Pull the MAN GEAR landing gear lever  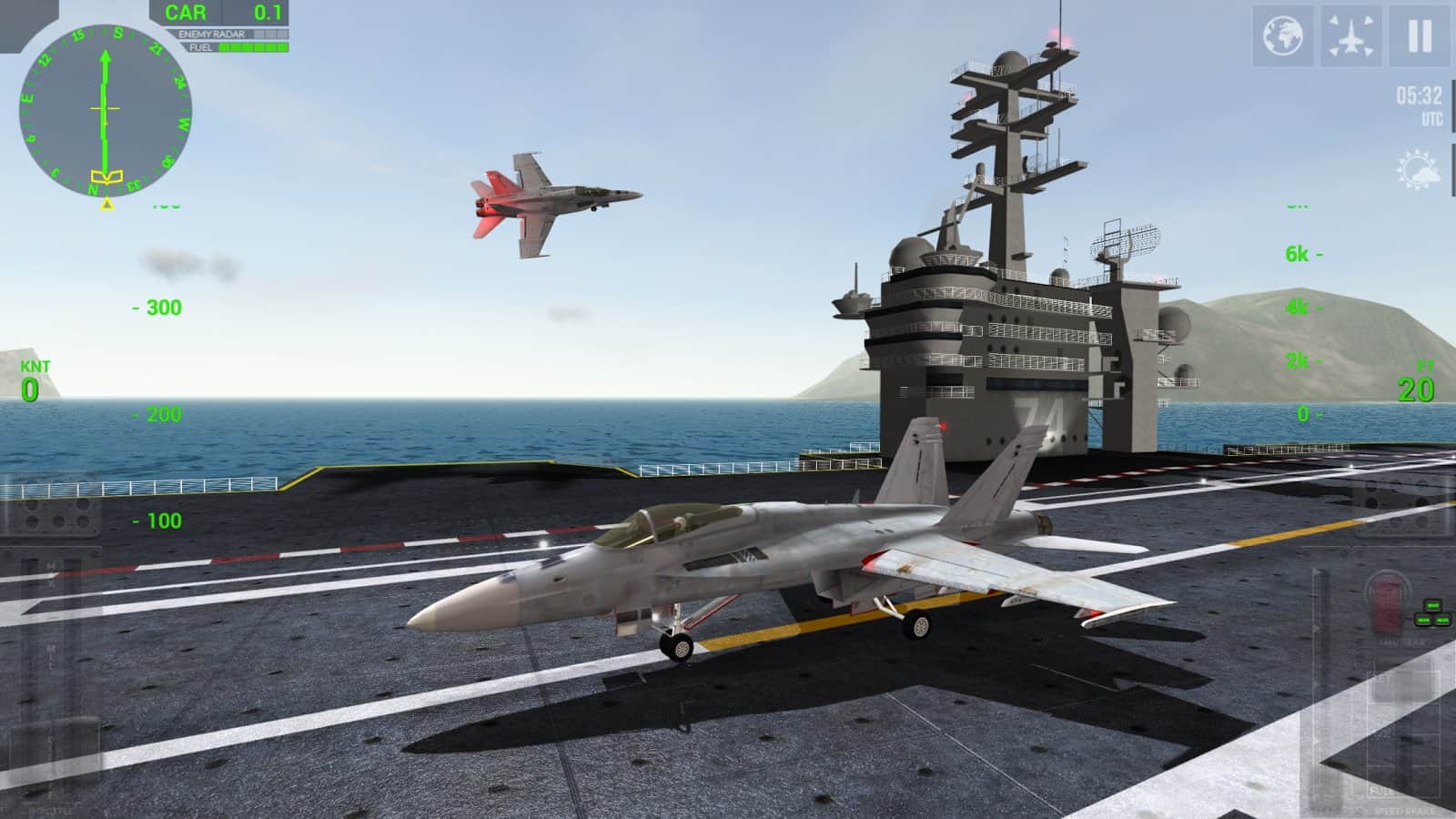click(x=1388, y=603)
